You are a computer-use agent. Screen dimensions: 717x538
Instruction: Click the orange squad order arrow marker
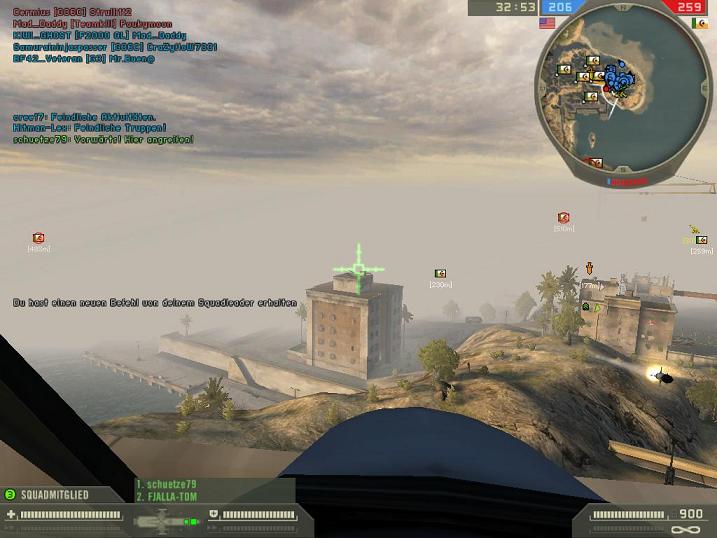click(589, 268)
